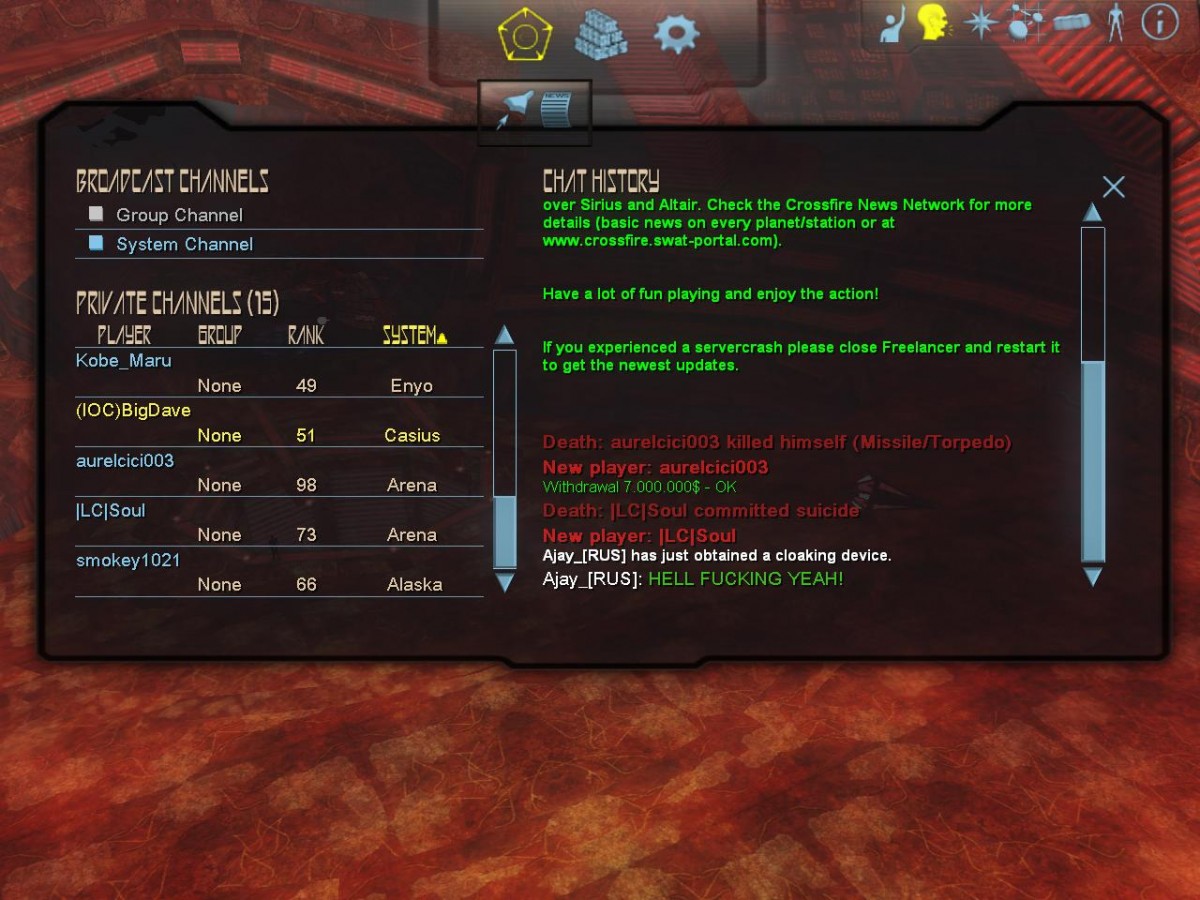Open the circled 'i' information icon
The height and width of the screenshot is (900, 1200).
point(1160,22)
